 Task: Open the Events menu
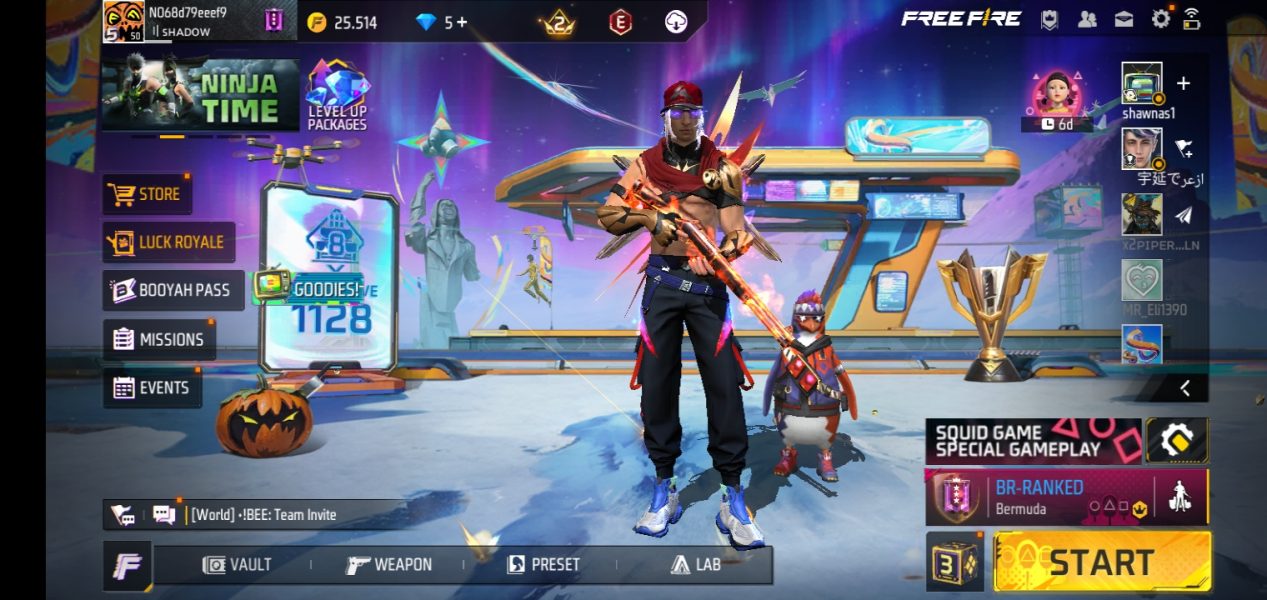(x=152, y=387)
